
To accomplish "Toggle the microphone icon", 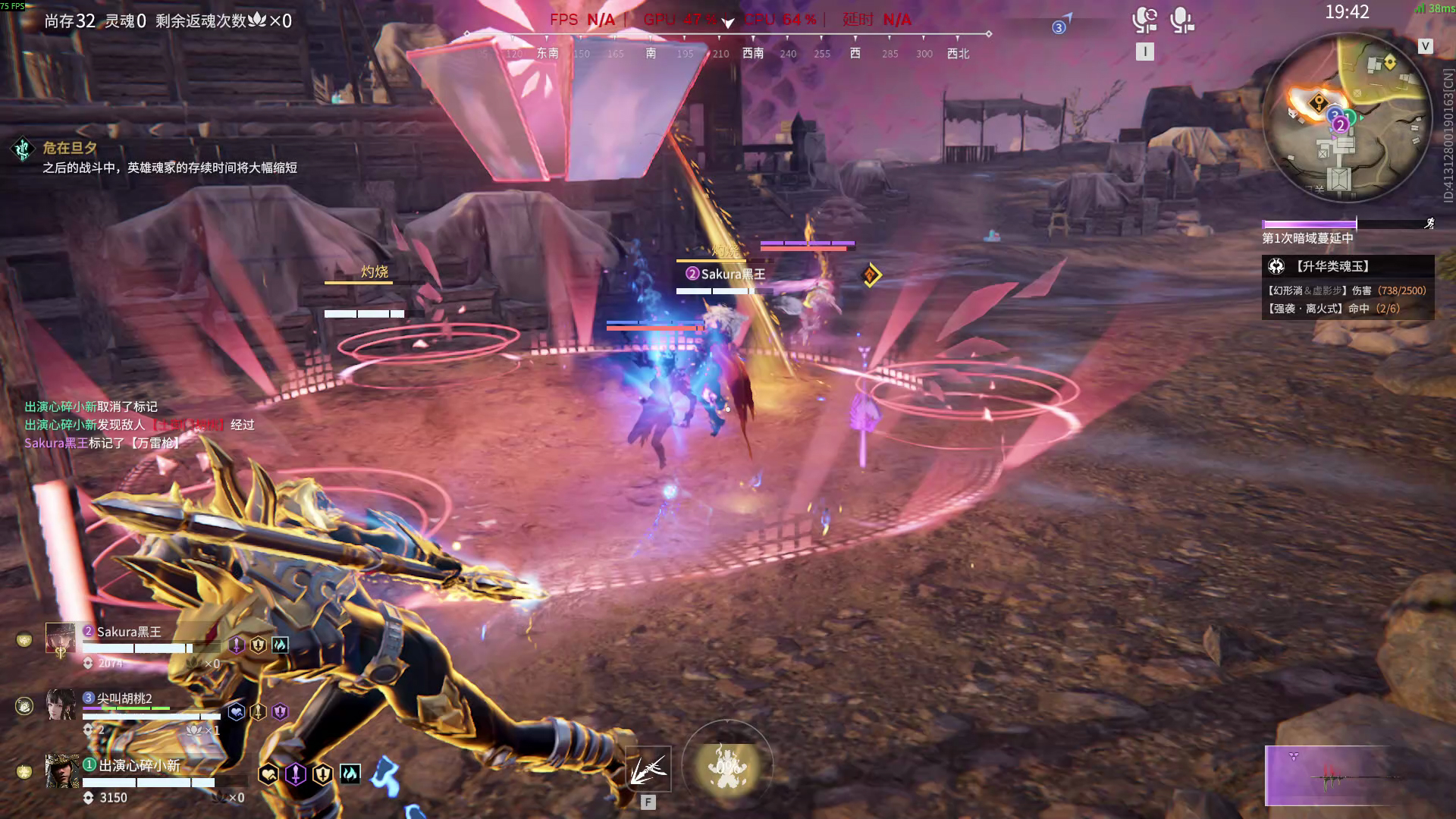I will click(1181, 20).
